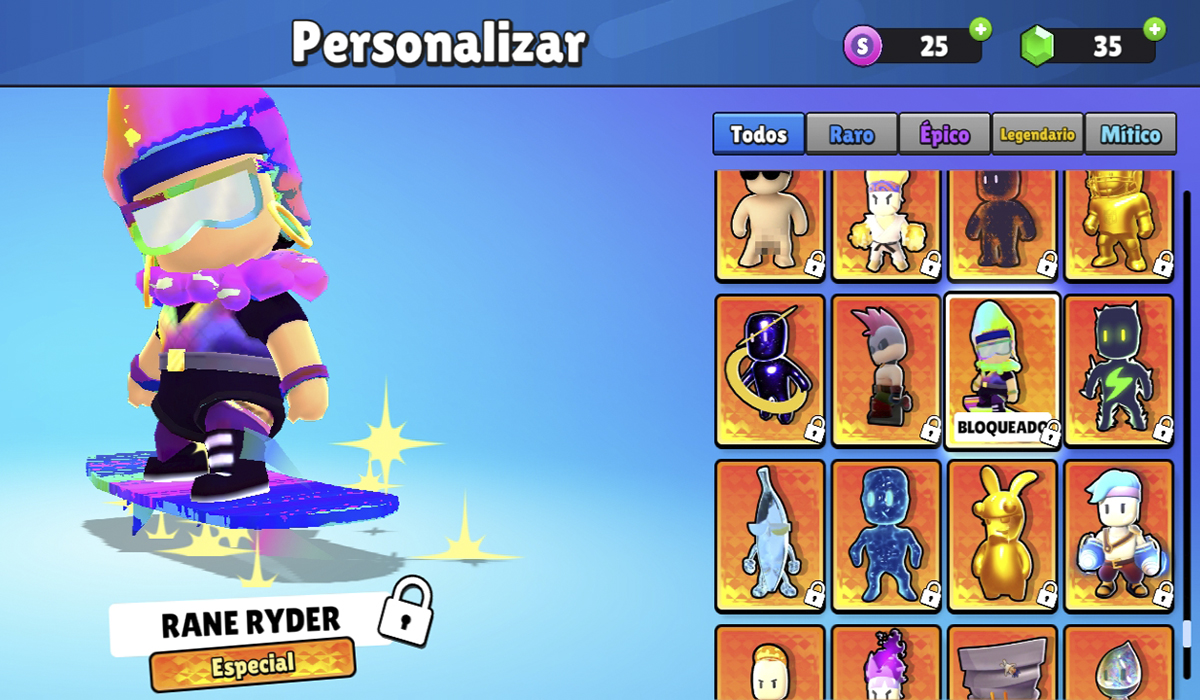Add more purple coins with plus button
The height and width of the screenshot is (700, 1200).
tap(980, 29)
